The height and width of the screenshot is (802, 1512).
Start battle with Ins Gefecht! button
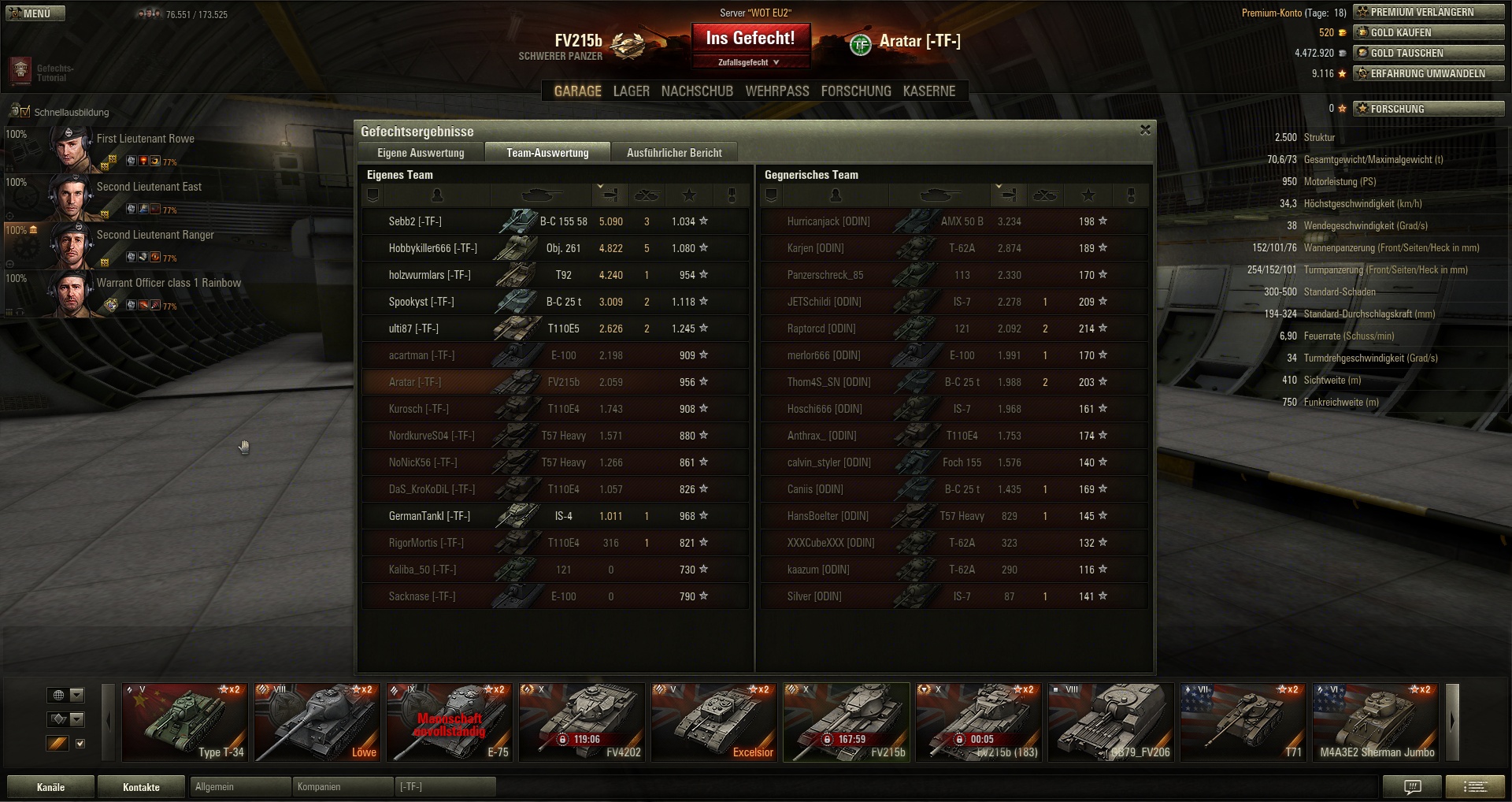click(750, 39)
